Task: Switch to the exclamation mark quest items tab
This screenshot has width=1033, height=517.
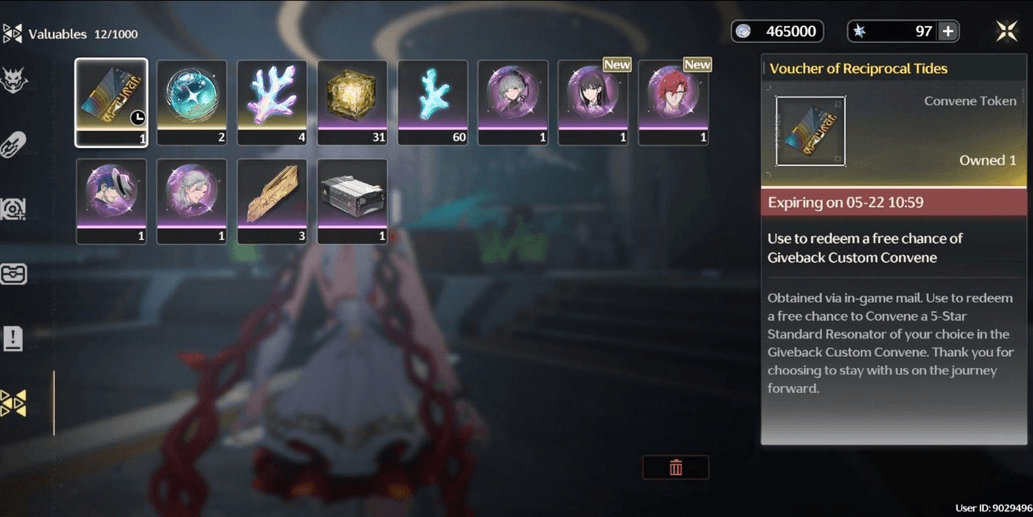Action: [14, 338]
